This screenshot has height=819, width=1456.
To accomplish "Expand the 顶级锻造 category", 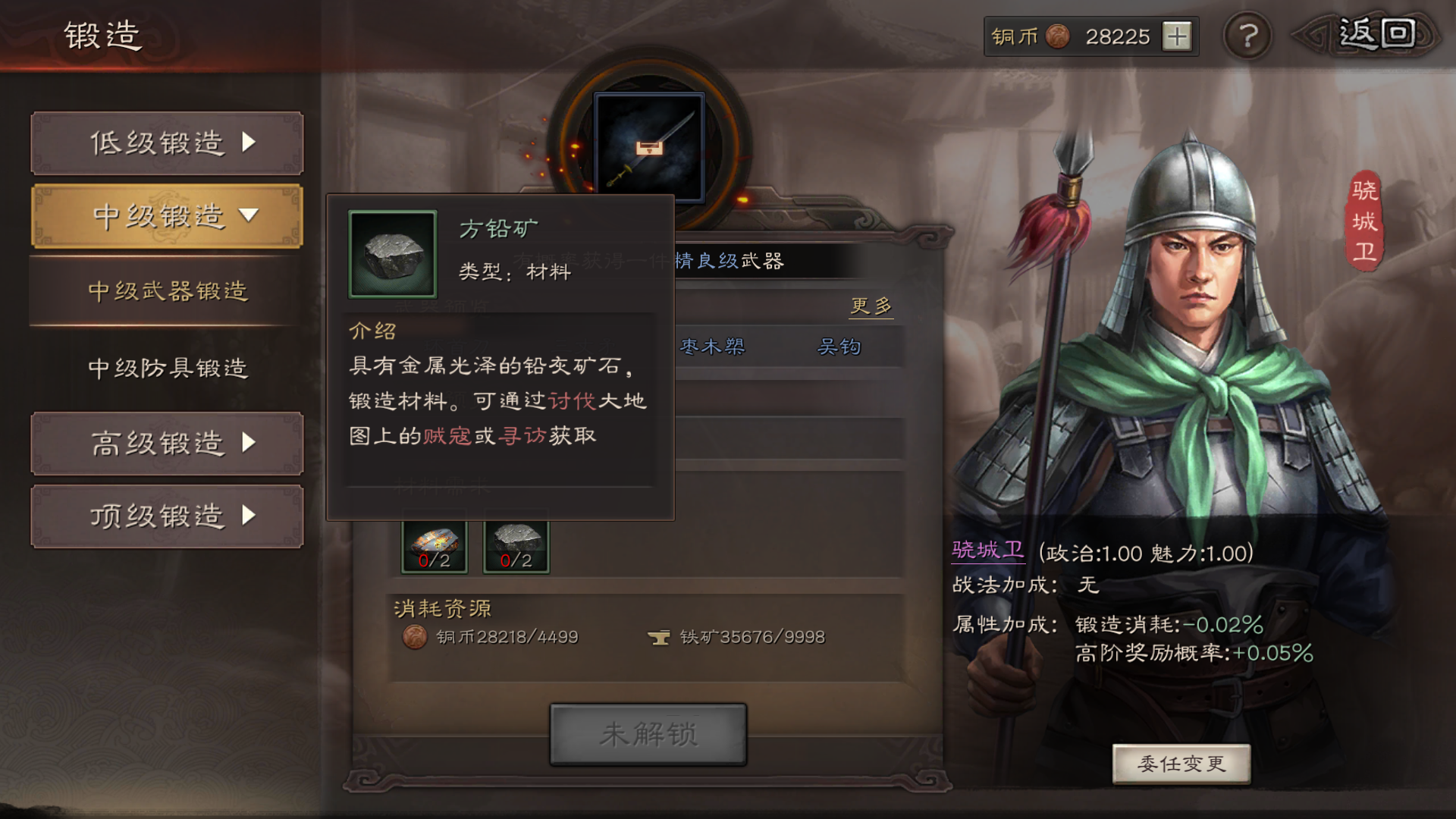I will click(x=166, y=516).
